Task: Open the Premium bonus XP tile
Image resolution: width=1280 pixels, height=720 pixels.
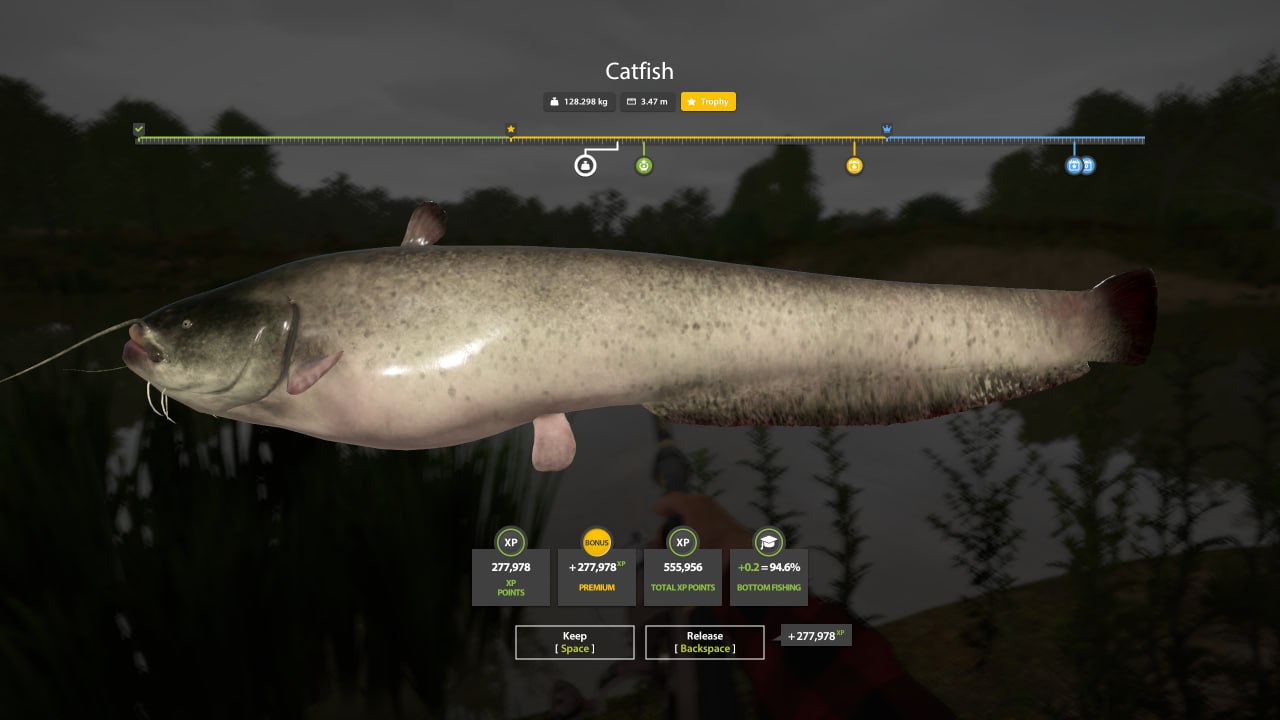Action: [x=597, y=575]
